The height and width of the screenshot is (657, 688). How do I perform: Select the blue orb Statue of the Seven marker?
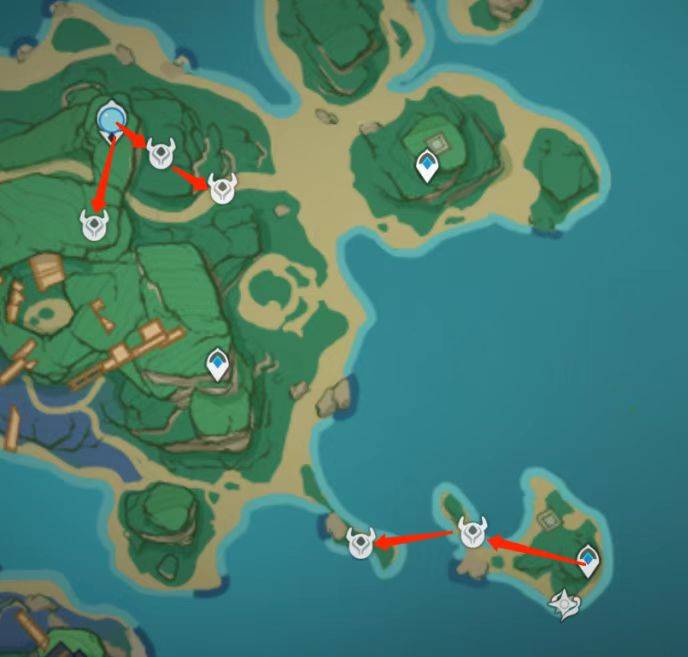(111, 120)
